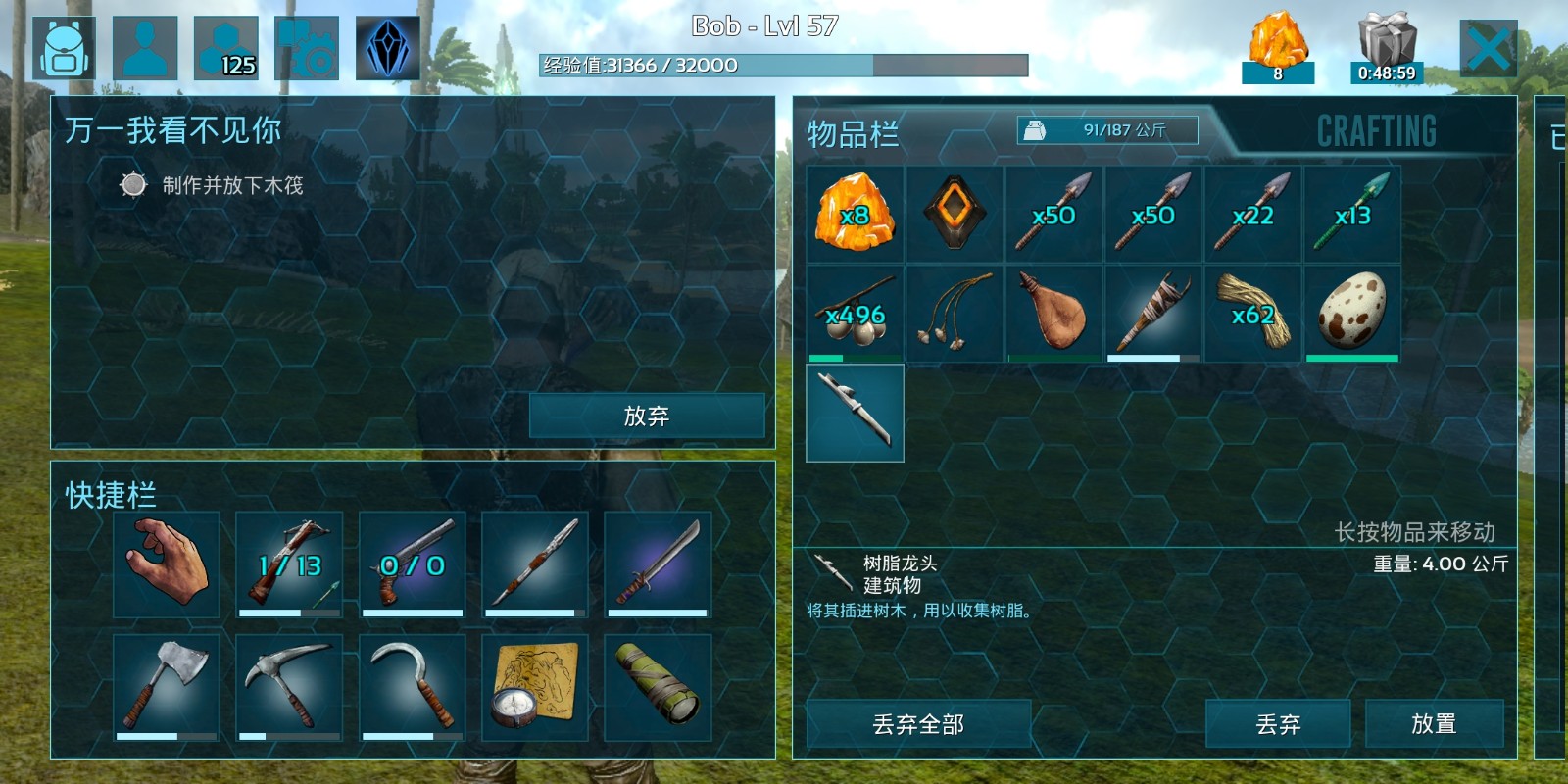Select the crossbow hotbar slot

(x=289, y=564)
